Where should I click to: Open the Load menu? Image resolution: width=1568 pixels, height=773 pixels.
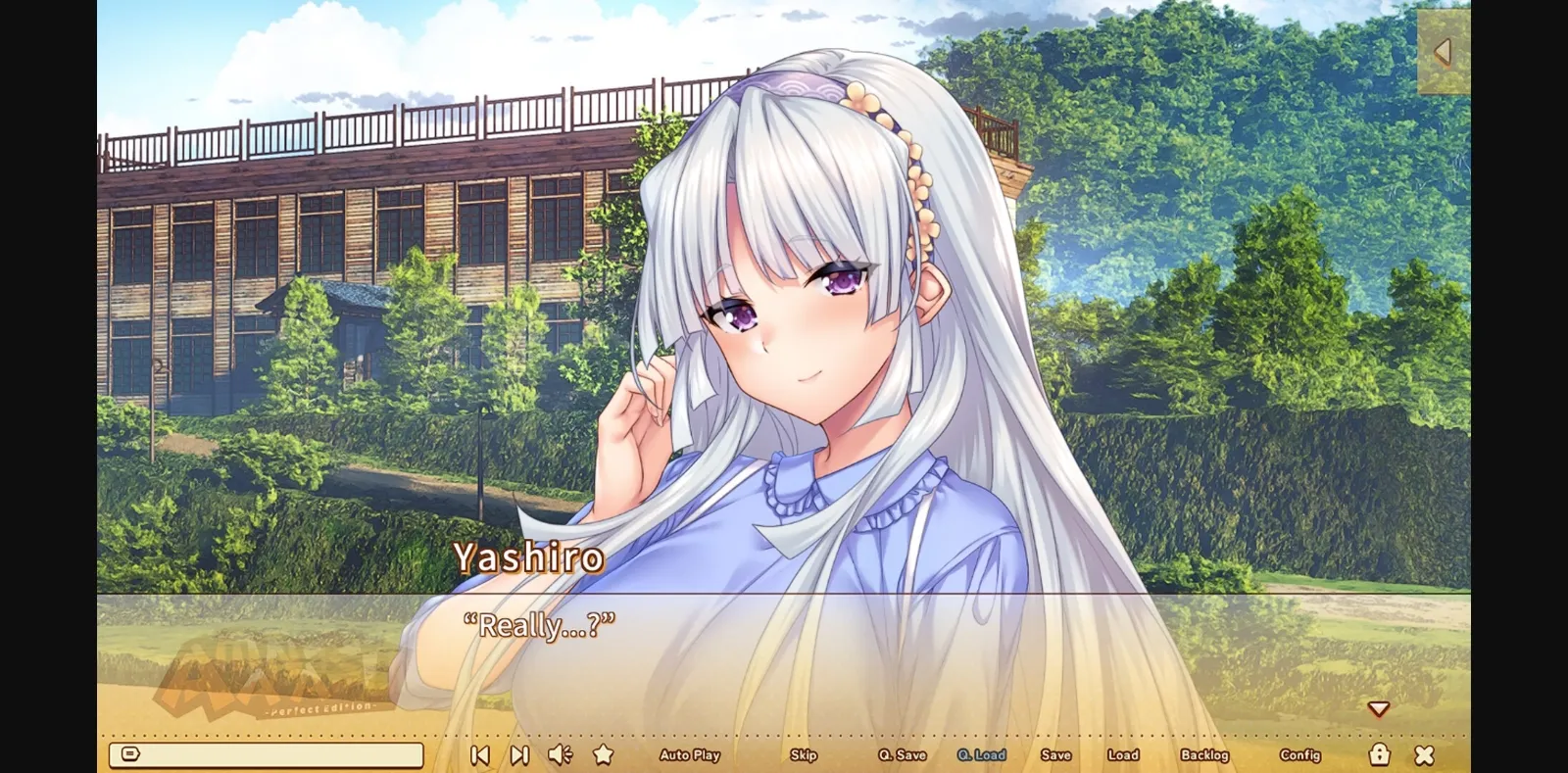(1123, 754)
